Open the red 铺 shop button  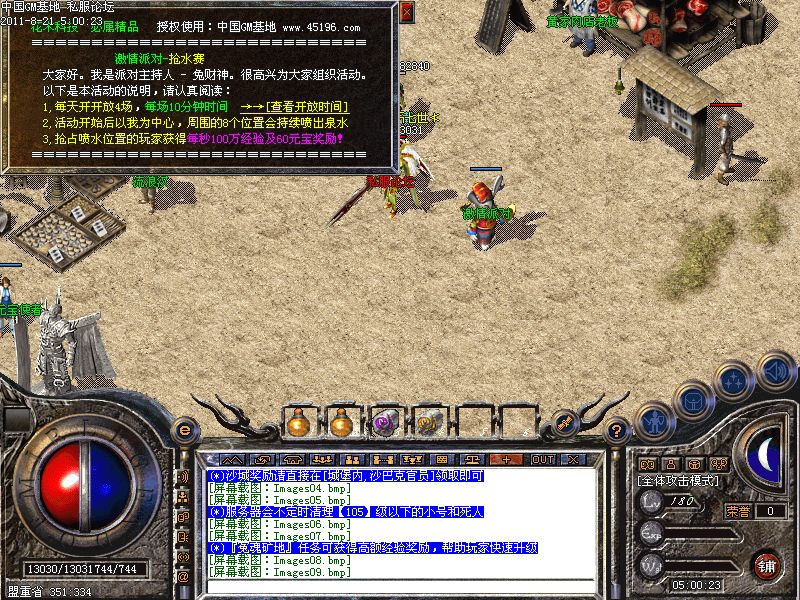point(766,565)
